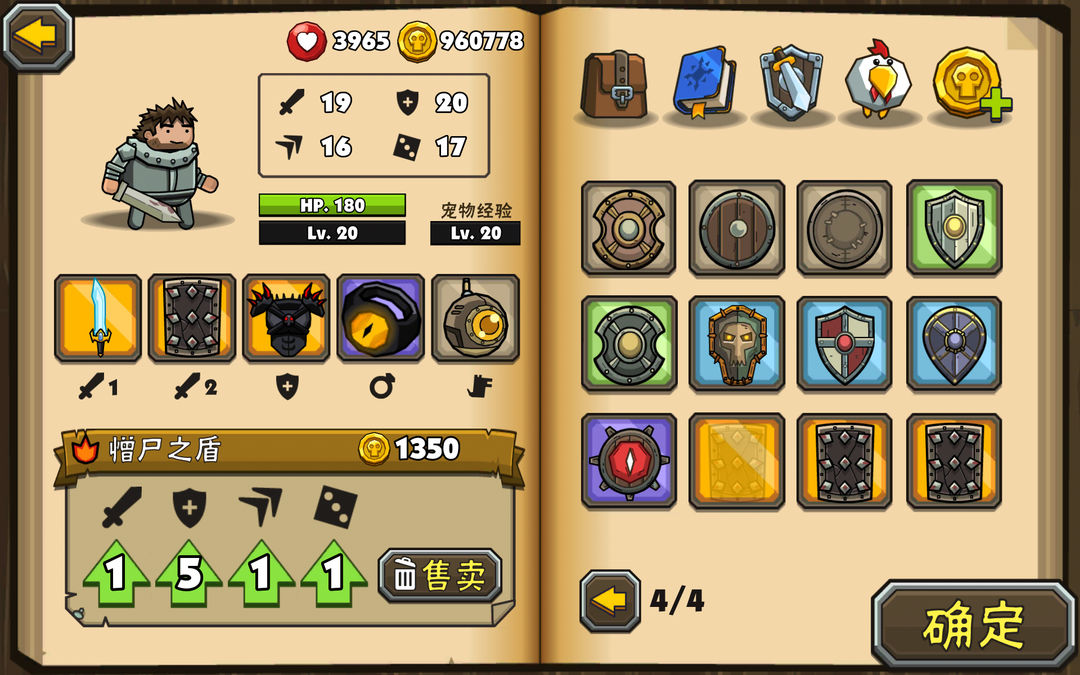Select the equipped blue crystal sword slot
The width and height of the screenshot is (1080, 675).
[98, 318]
